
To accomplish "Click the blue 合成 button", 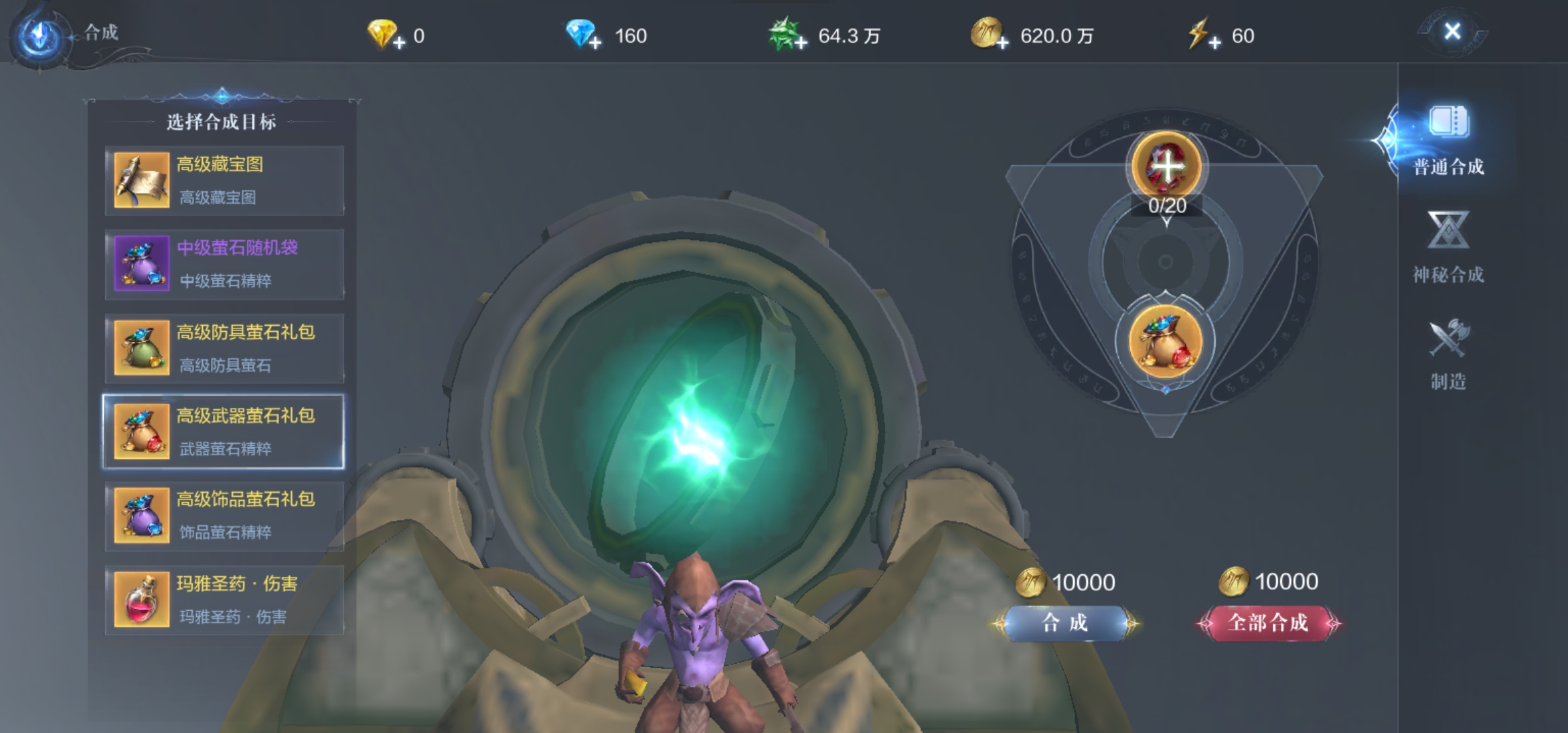I will pos(1065,623).
